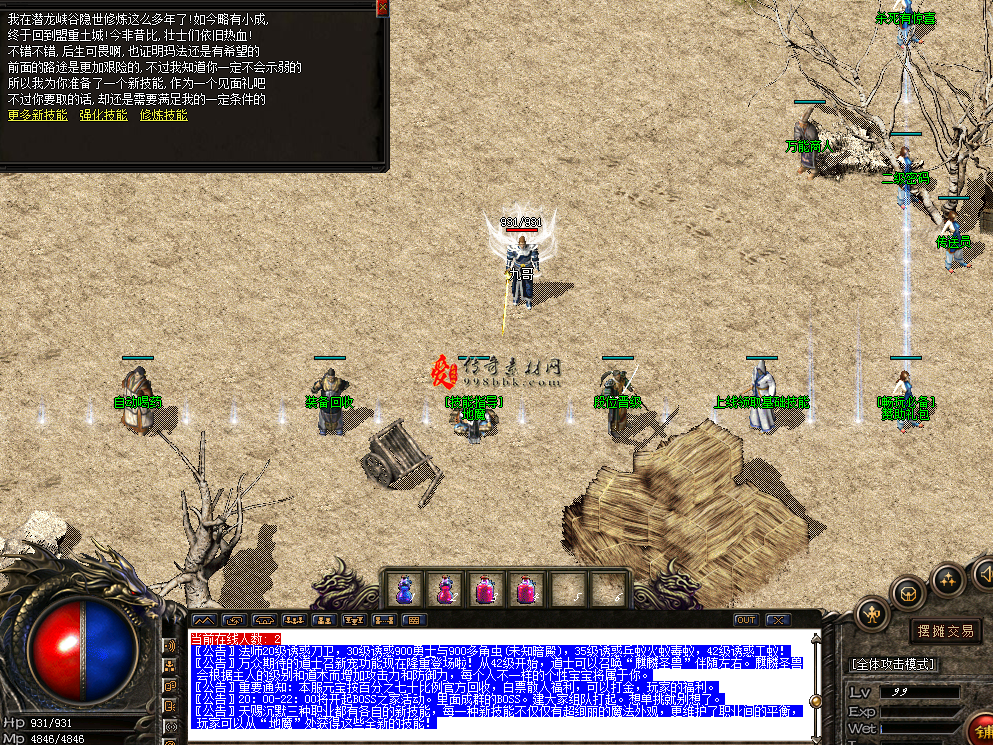Close the chat panel with X button
This screenshot has width=993, height=745.
coord(776,620)
